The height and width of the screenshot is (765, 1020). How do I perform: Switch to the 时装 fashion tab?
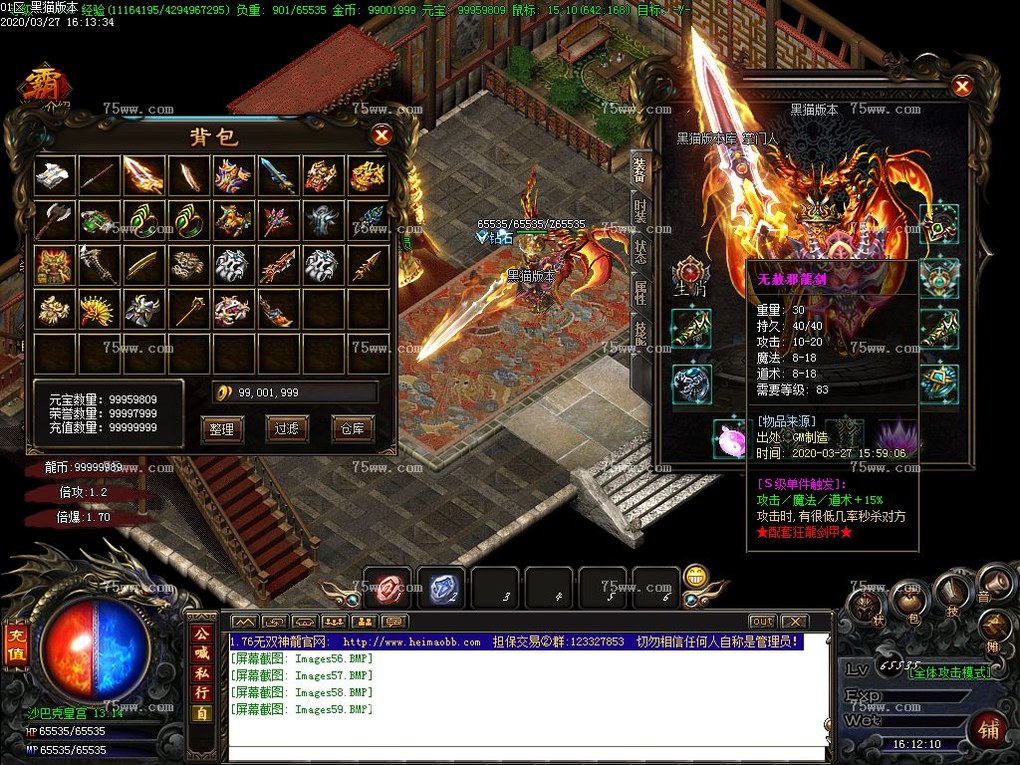(640, 211)
